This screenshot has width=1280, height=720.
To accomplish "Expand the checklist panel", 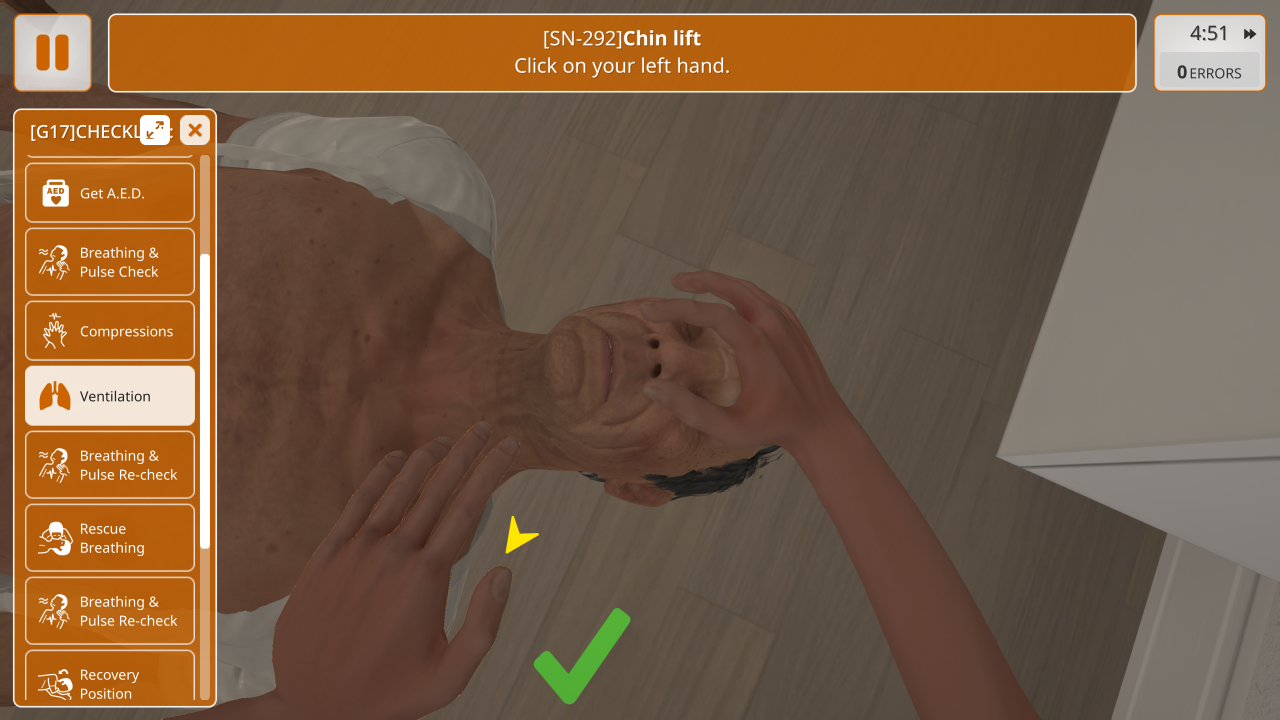I will [x=155, y=130].
